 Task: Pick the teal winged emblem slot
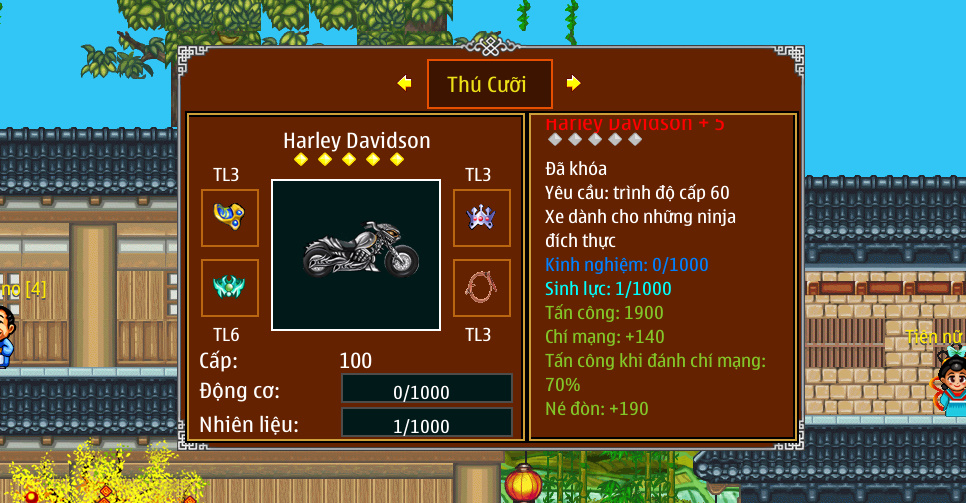pos(230,288)
